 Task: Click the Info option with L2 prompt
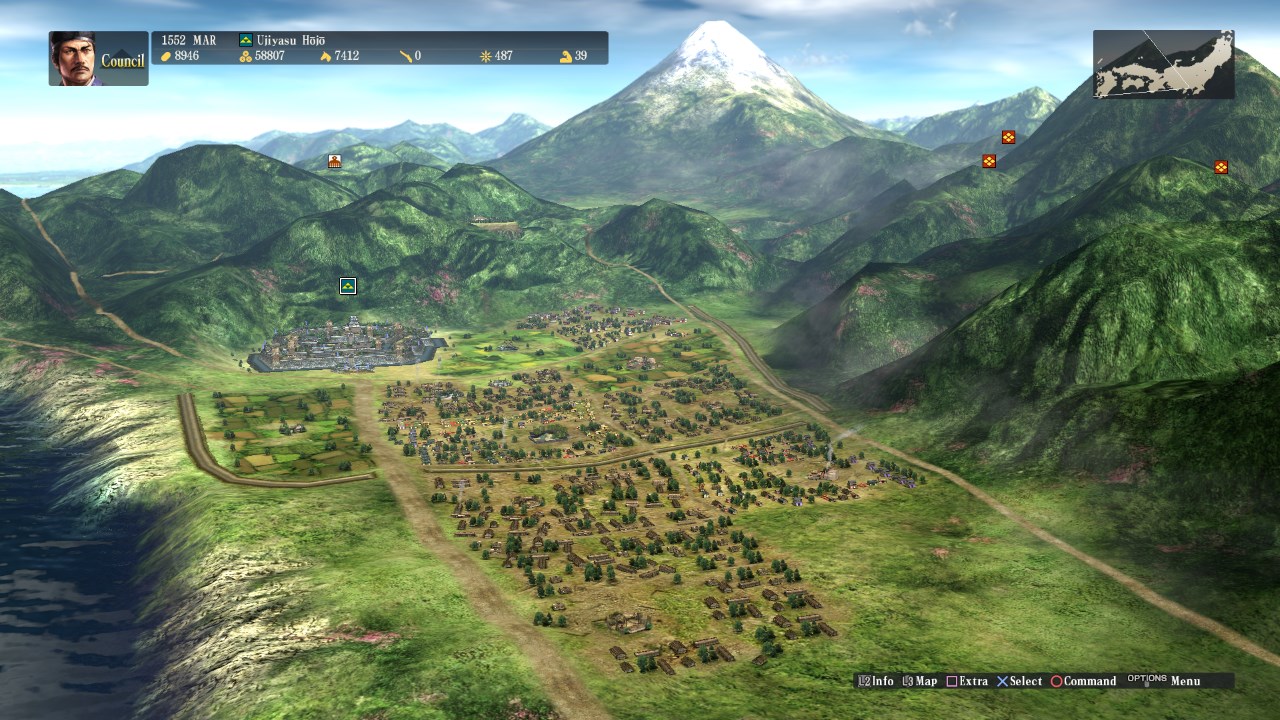coord(876,680)
